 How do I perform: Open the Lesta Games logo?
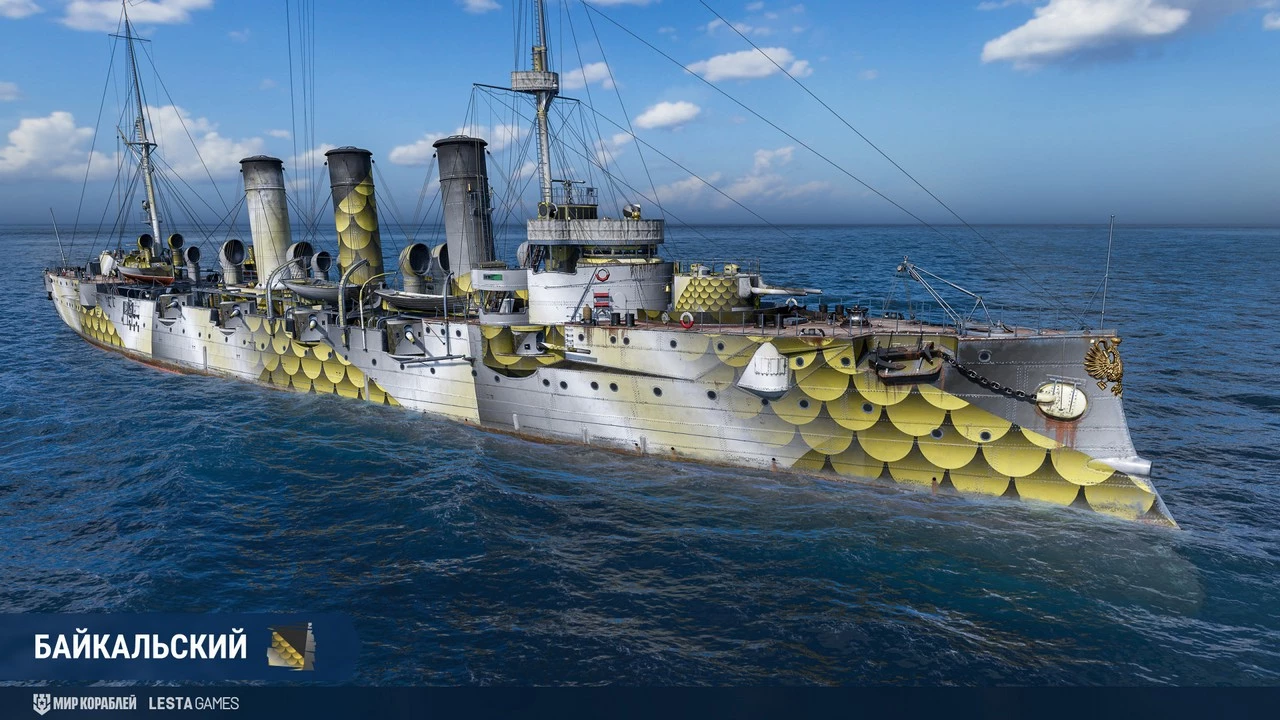click(x=194, y=703)
